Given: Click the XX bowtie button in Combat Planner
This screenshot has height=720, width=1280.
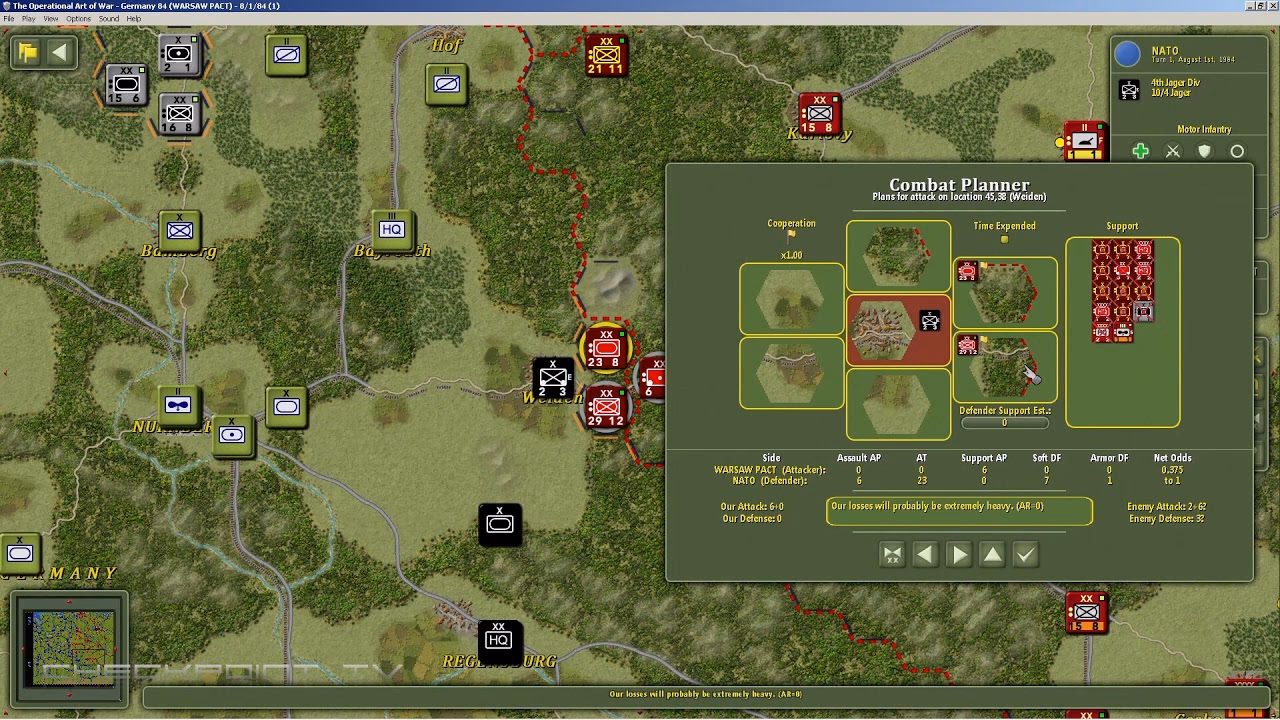Looking at the screenshot, I should 892,554.
